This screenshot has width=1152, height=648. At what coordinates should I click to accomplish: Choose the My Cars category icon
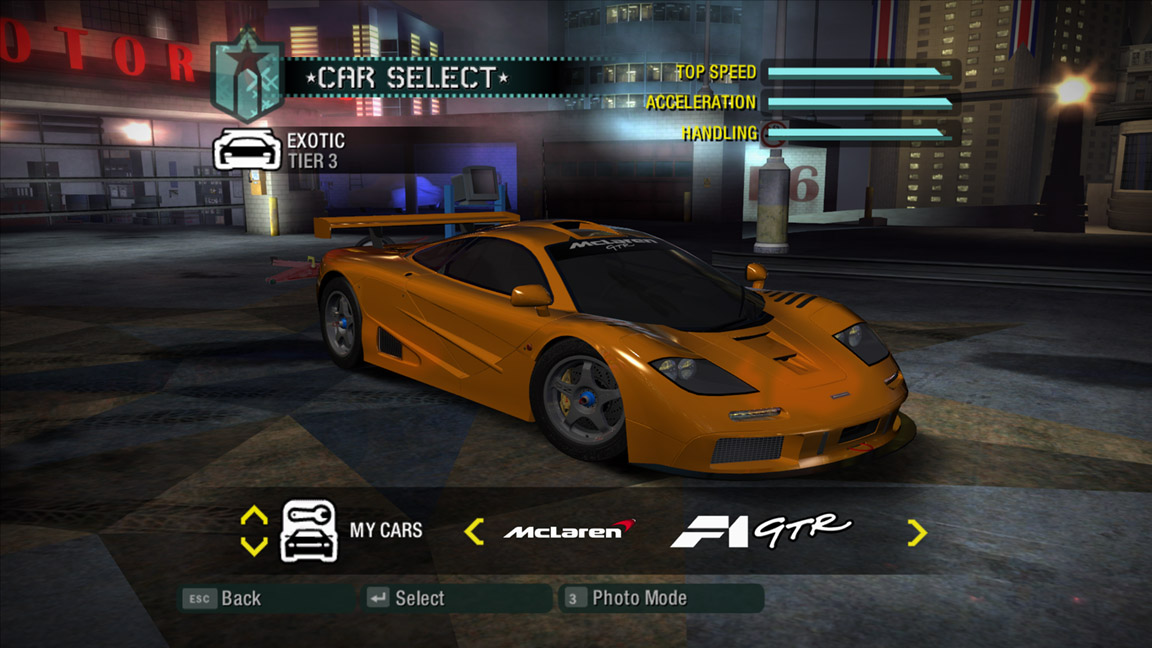(309, 531)
